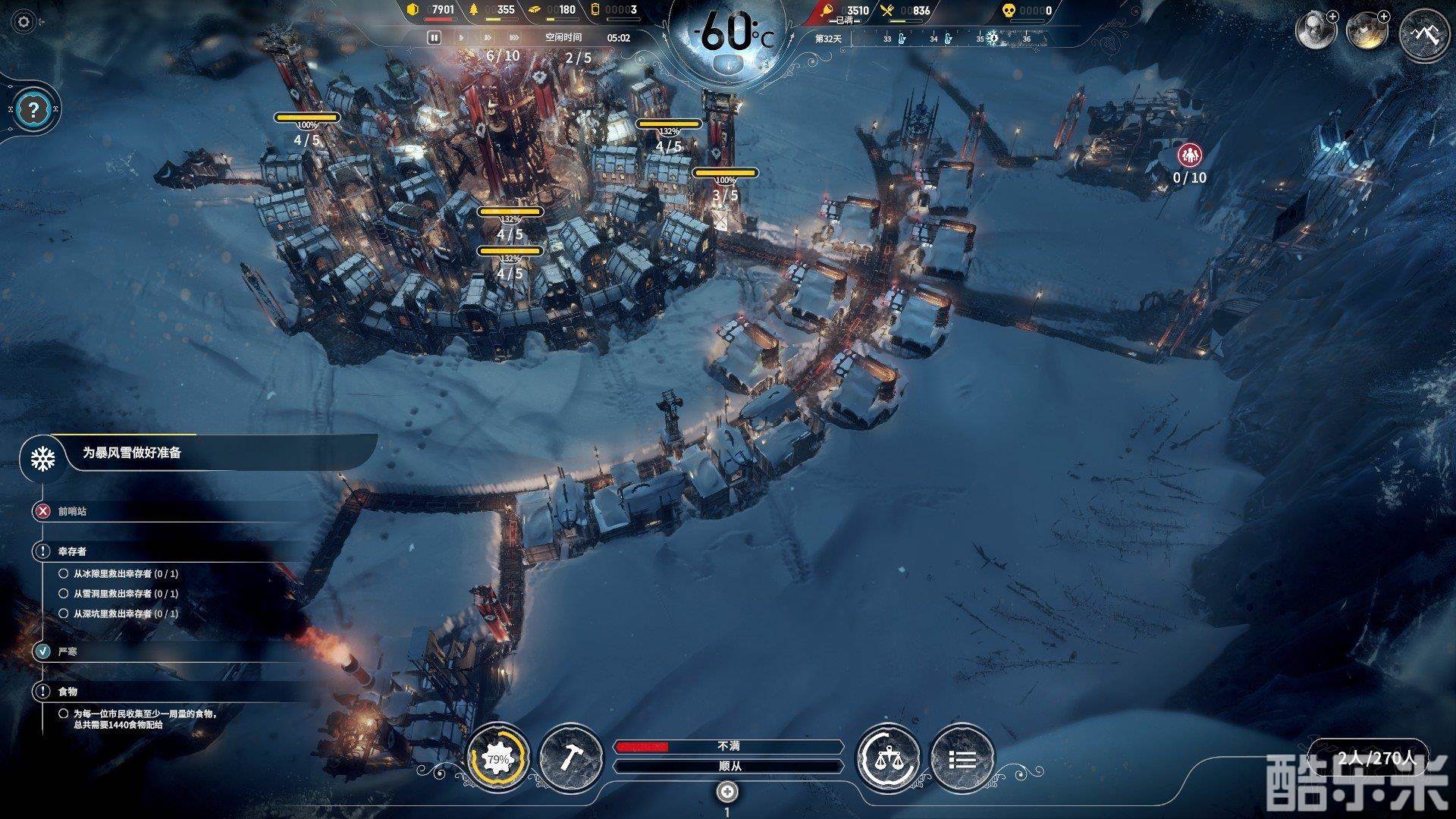1456x819 pixels.
Task: Open the generator control showing 79%
Action: click(x=497, y=759)
